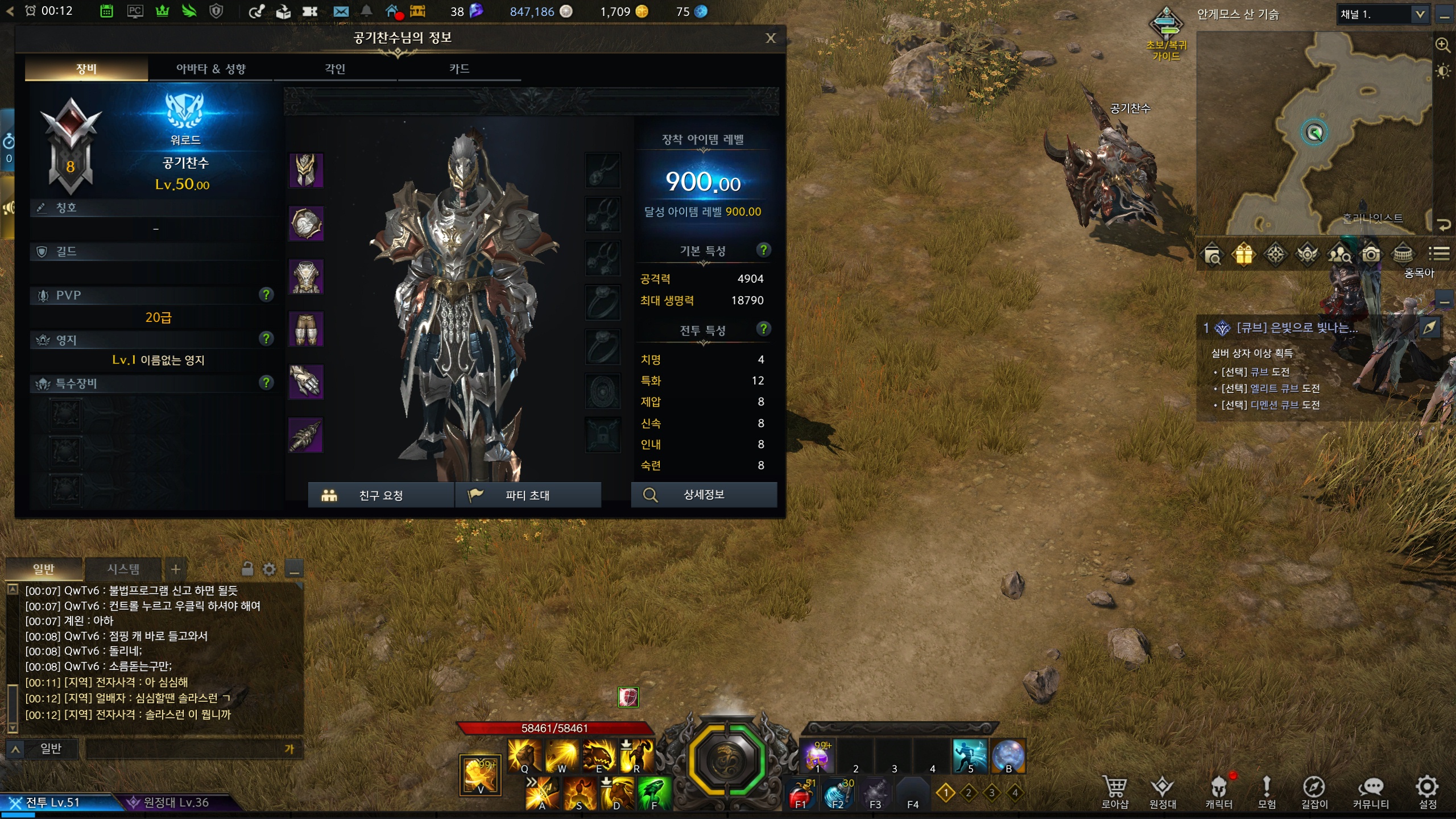Add a new chat tab
Image resolution: width=1456 pixels, height=819 pixels.
[x=176, y=569]
